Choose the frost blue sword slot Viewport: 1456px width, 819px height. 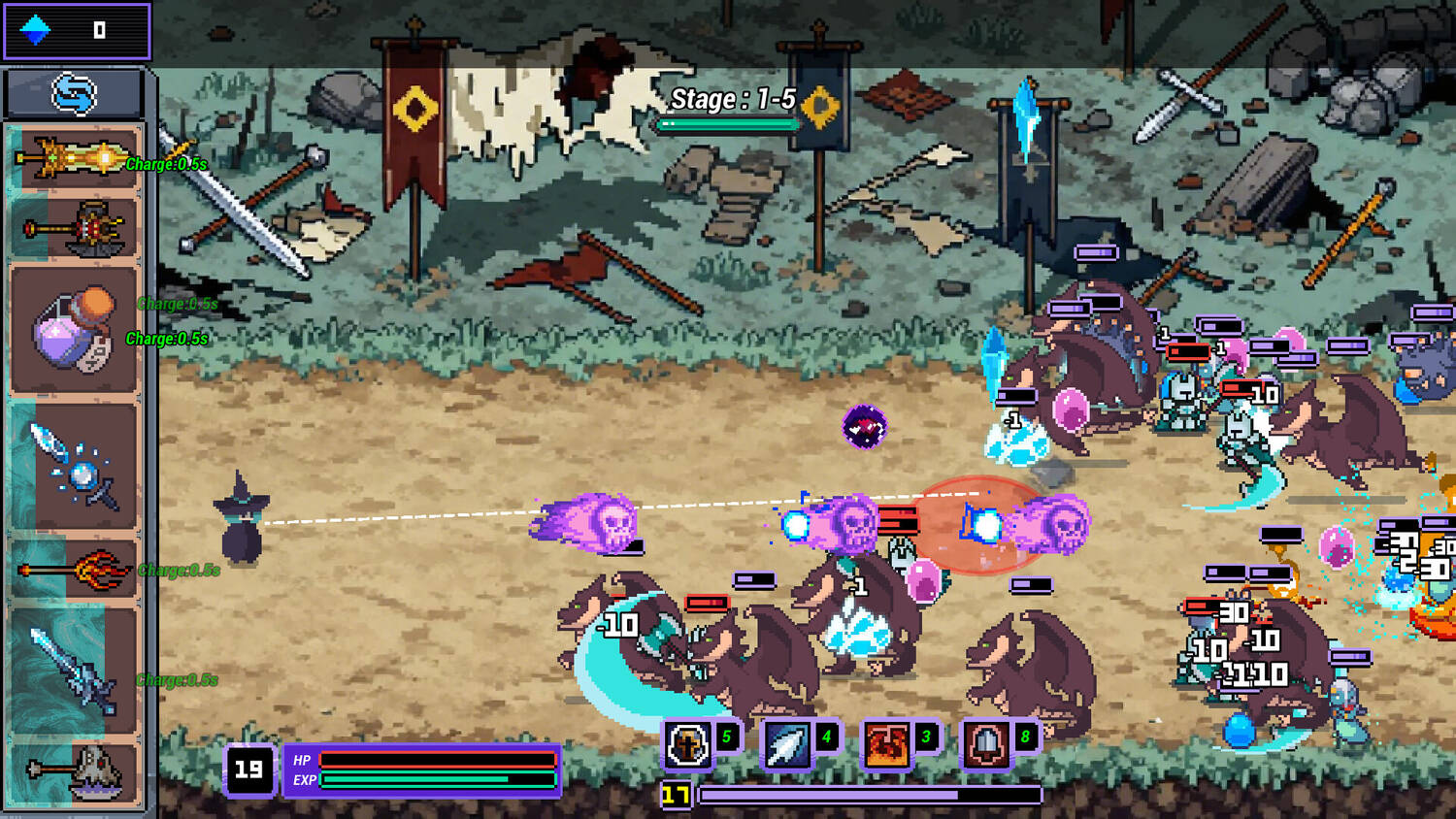[x=75, y=670]
